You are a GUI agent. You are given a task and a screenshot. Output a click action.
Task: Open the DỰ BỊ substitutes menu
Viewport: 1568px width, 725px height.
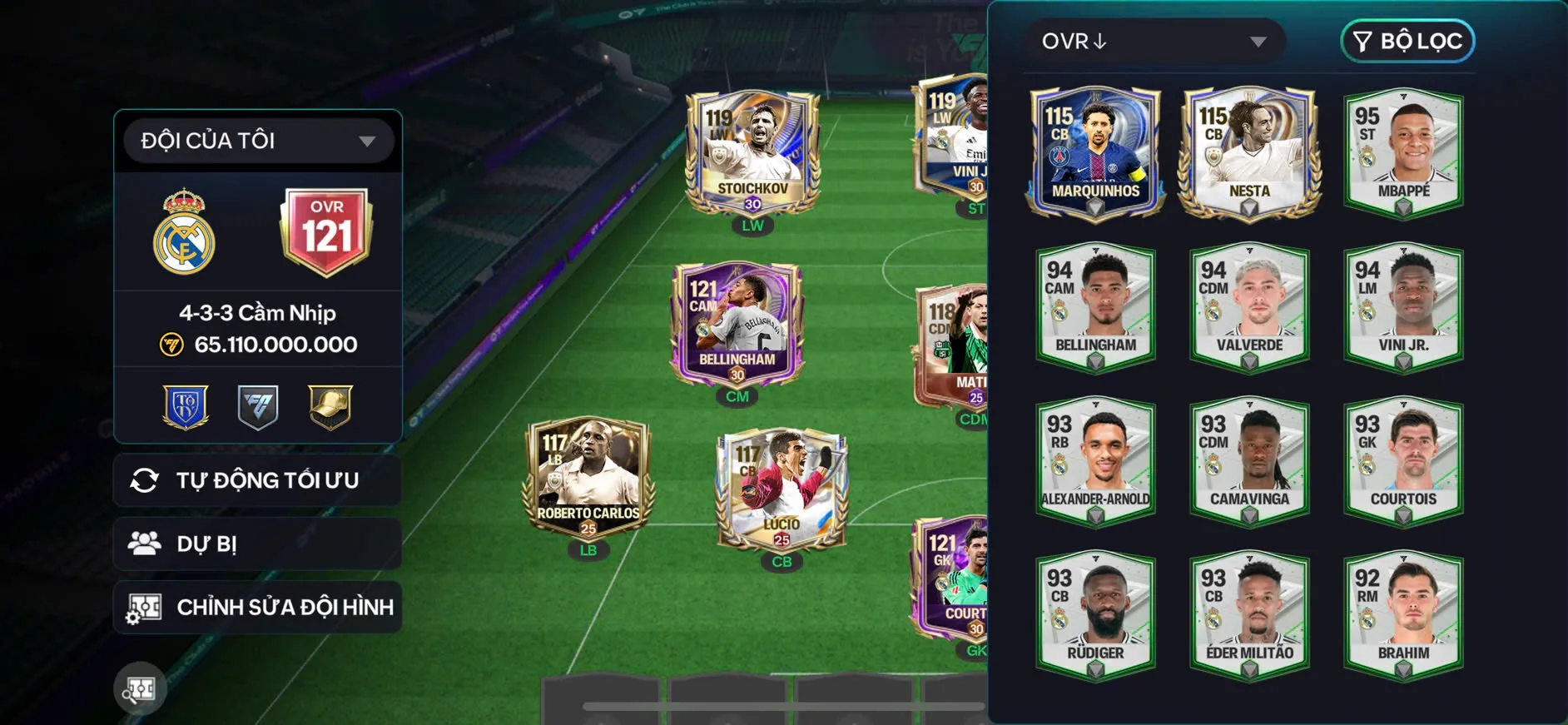(257, 544)
